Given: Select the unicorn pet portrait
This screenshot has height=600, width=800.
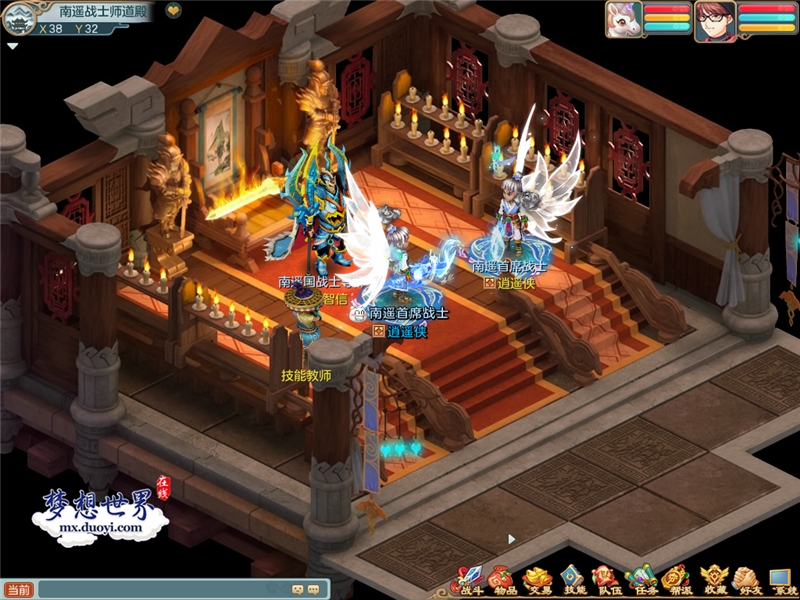Looking at the screenshot, I should 622,19.
